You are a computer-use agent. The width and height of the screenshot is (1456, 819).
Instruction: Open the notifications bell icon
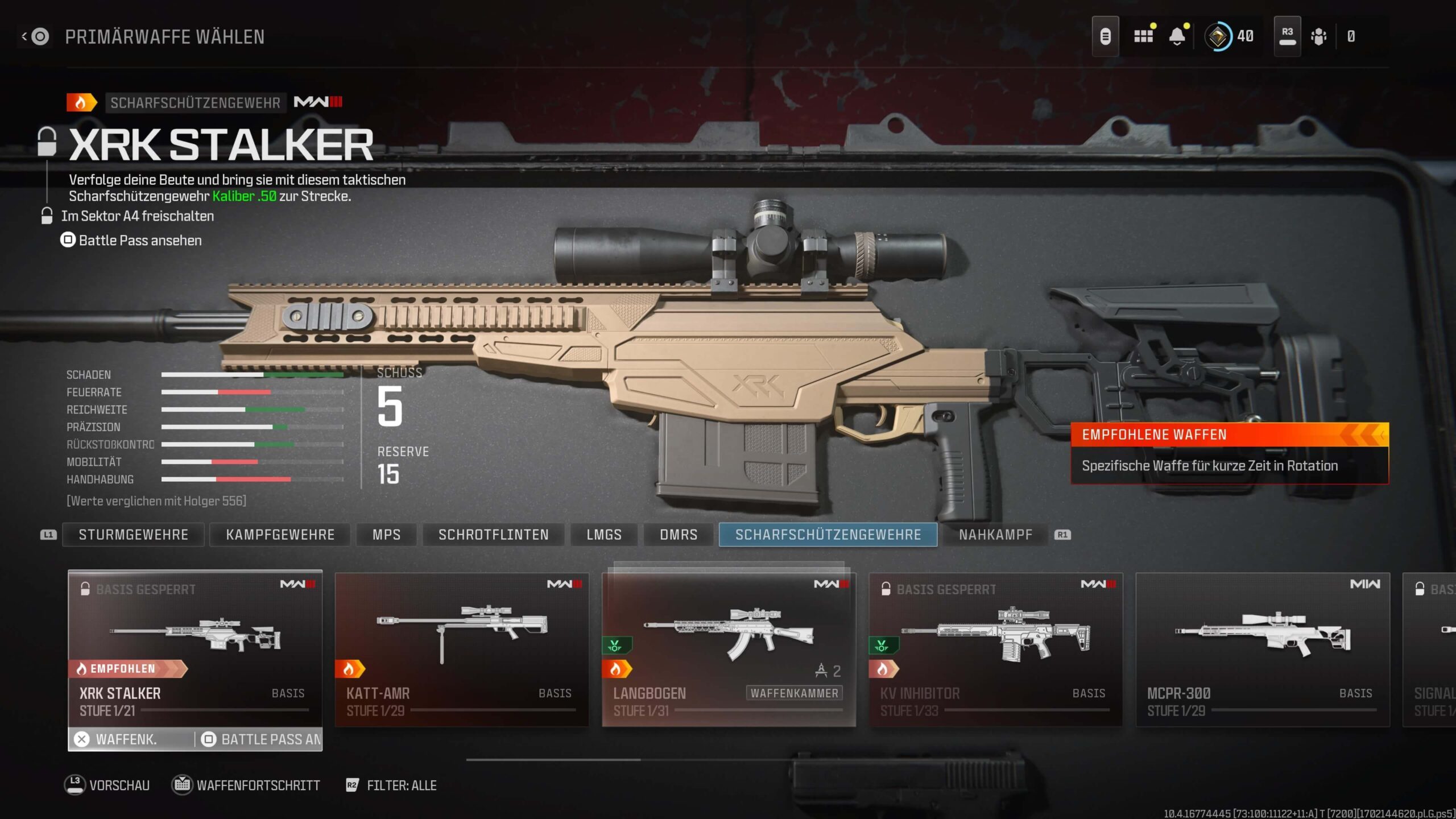(1177, 36)
